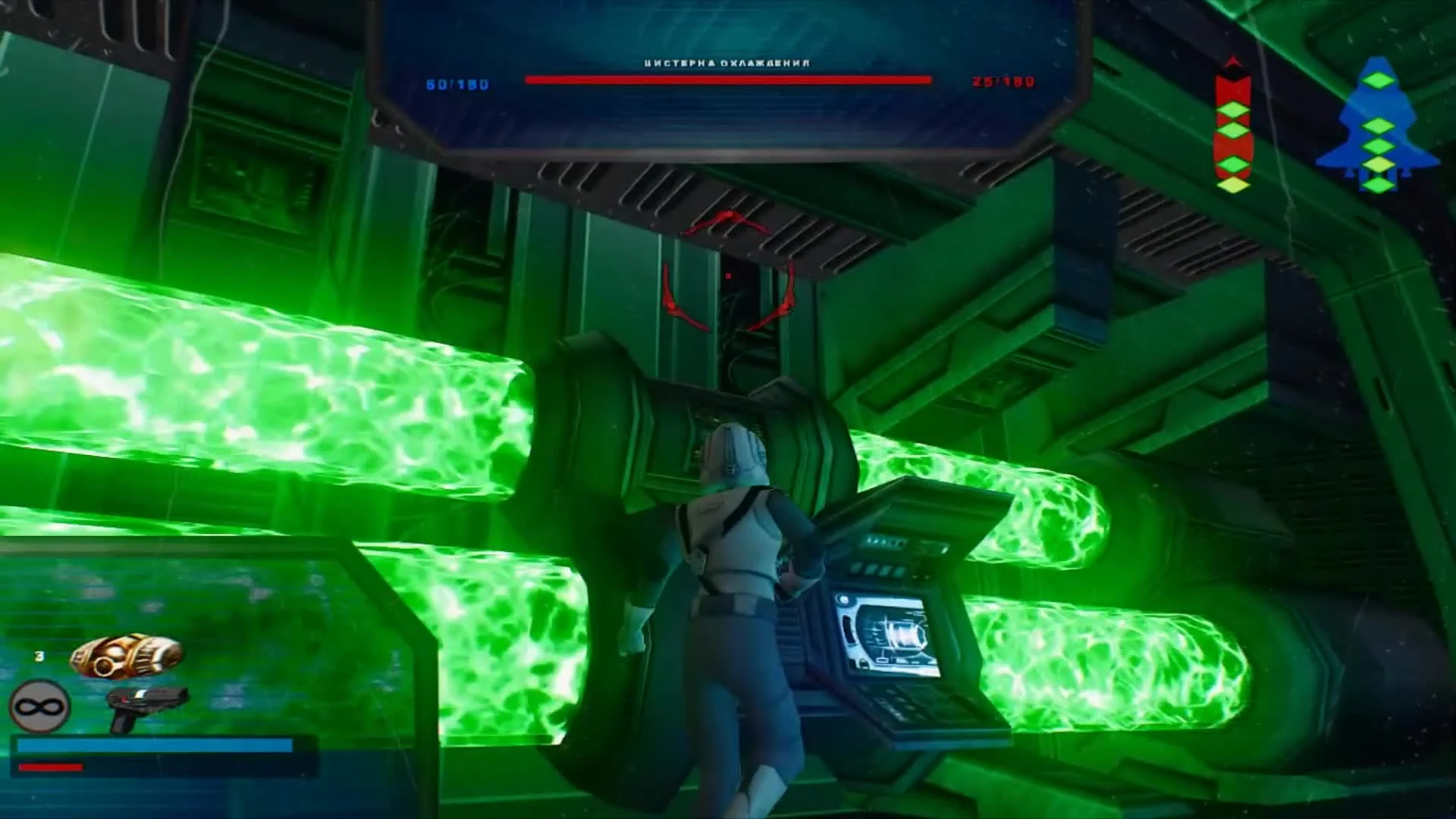Click the red targeting reticle crosshair

click(x=730, y=277)
